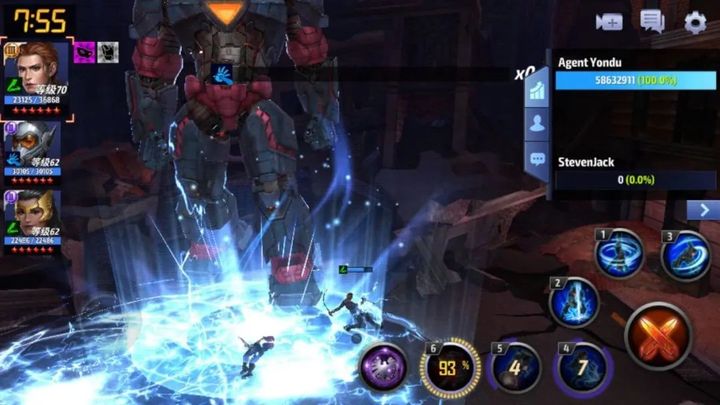The image size is (720, 405).
Task: Activate skill 3 spinning dash ability
Action: click(685, 254)
